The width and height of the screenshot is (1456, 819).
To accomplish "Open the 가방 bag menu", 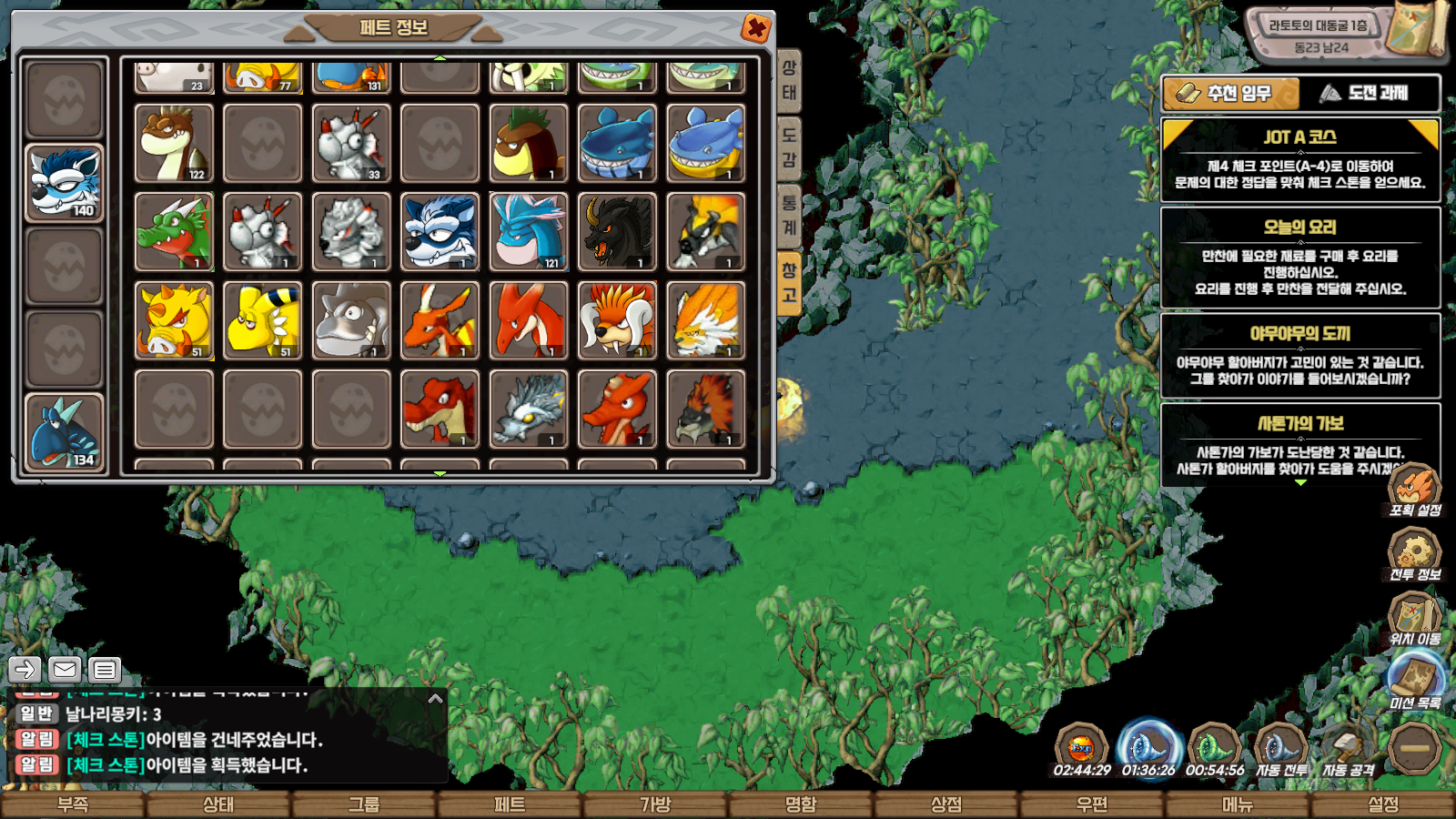I will tap(655, 804).
